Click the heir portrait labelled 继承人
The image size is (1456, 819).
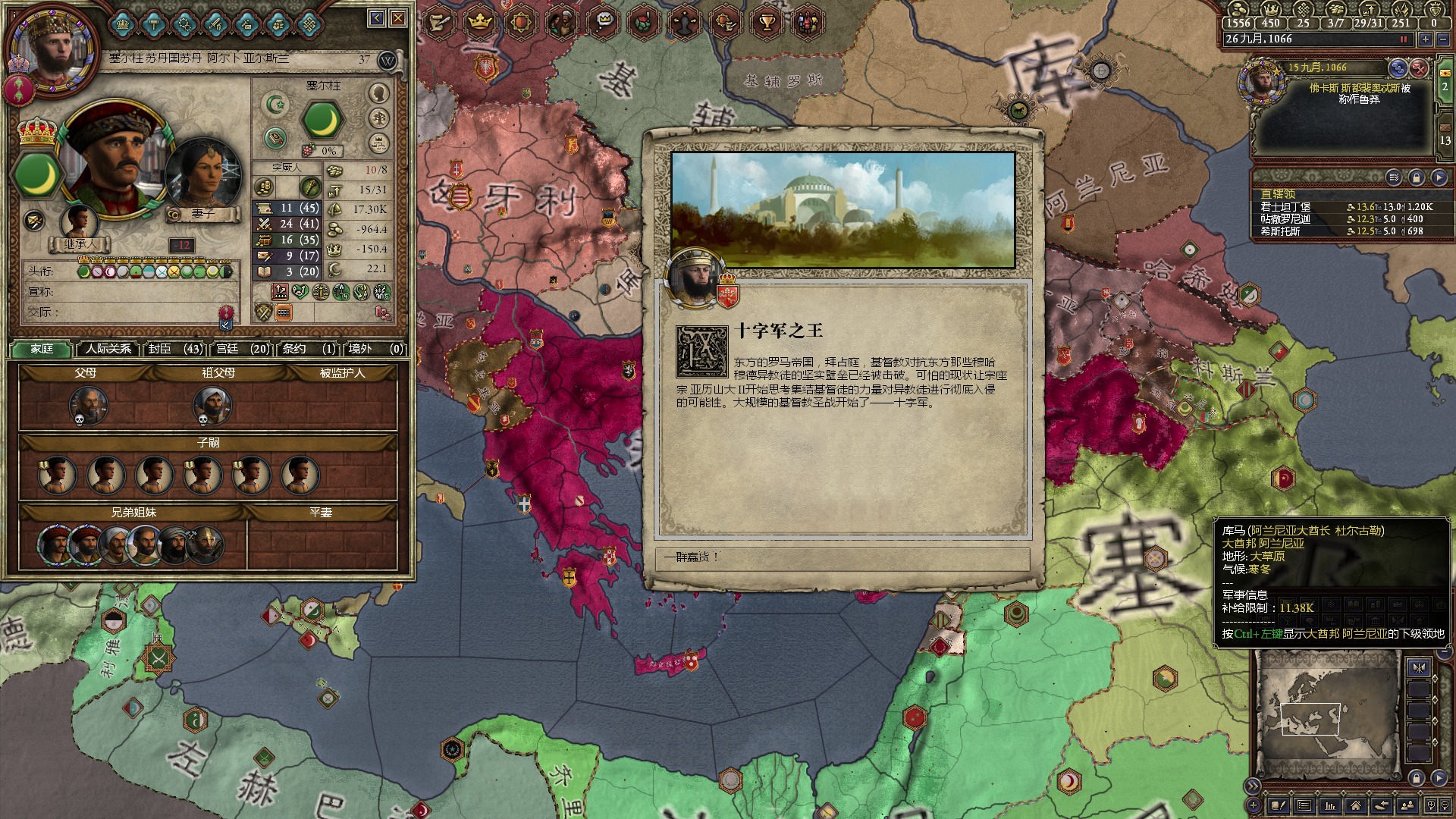79,223
